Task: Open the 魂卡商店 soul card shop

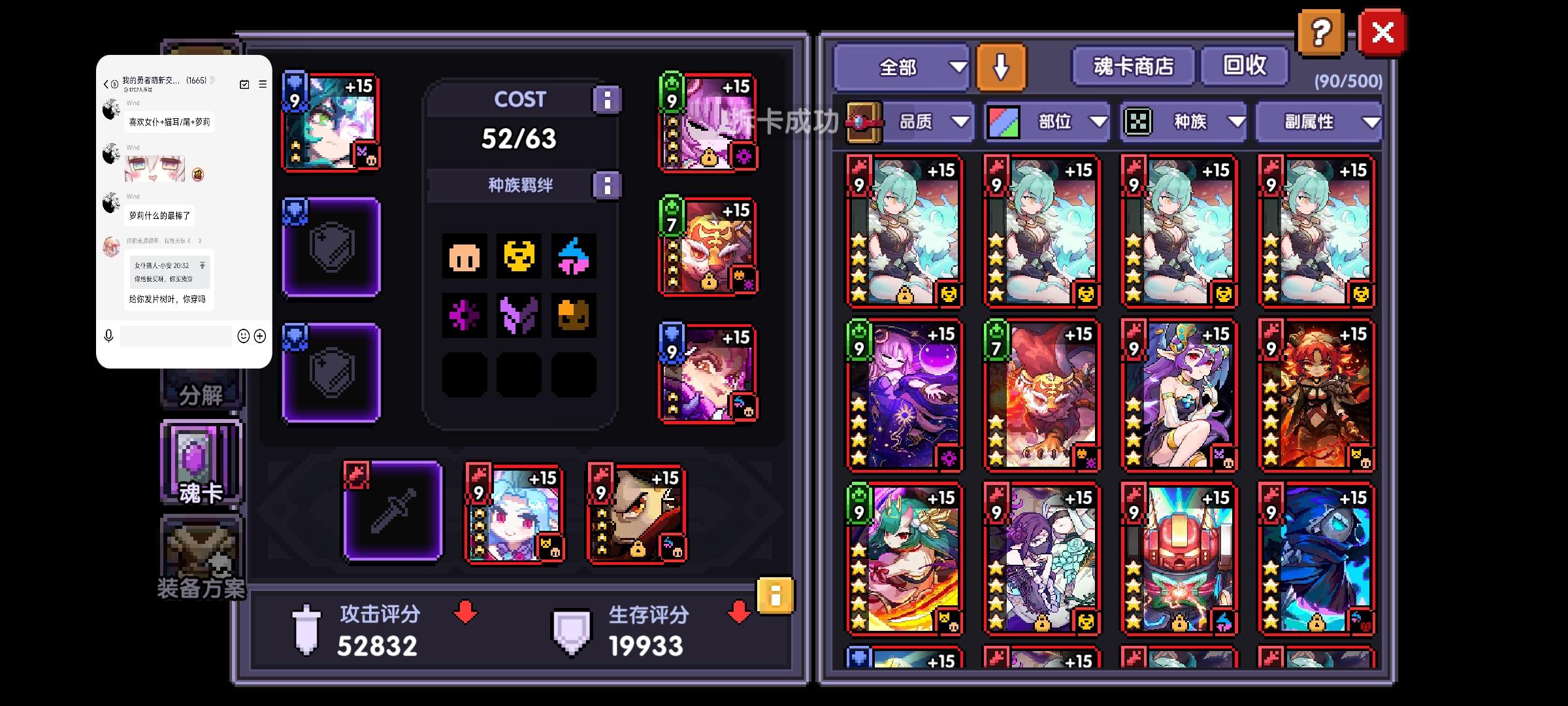Action: pyautogui.click(x=1132, y=65)
